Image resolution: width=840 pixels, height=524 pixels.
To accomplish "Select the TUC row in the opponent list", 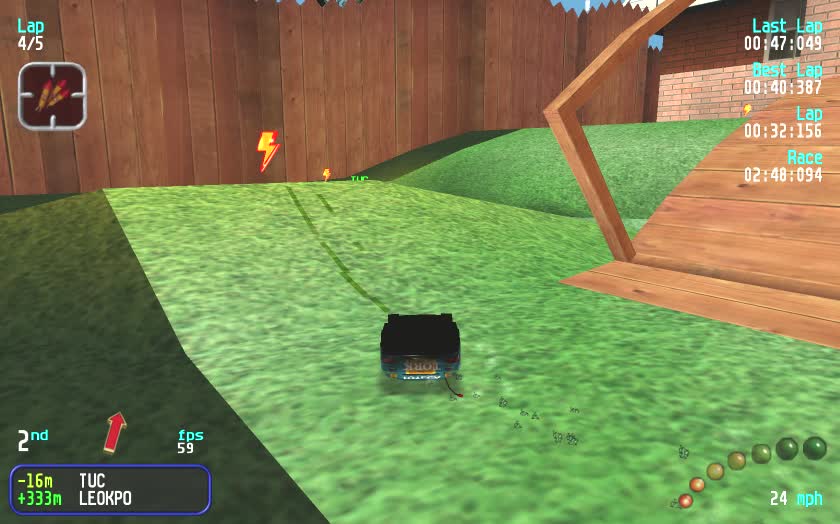I will 110,481.
